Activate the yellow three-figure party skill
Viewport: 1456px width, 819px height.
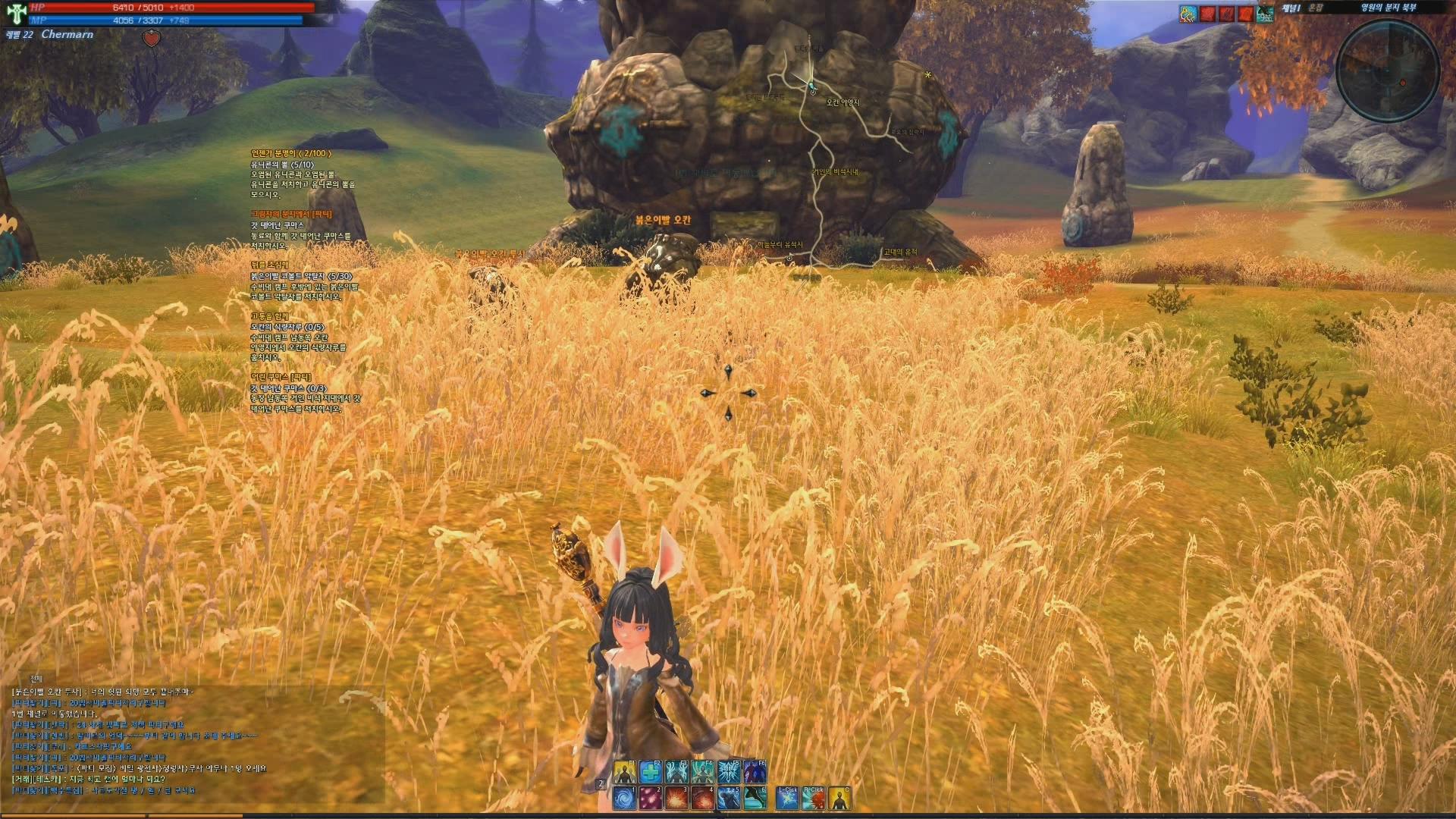click(624, 772)
